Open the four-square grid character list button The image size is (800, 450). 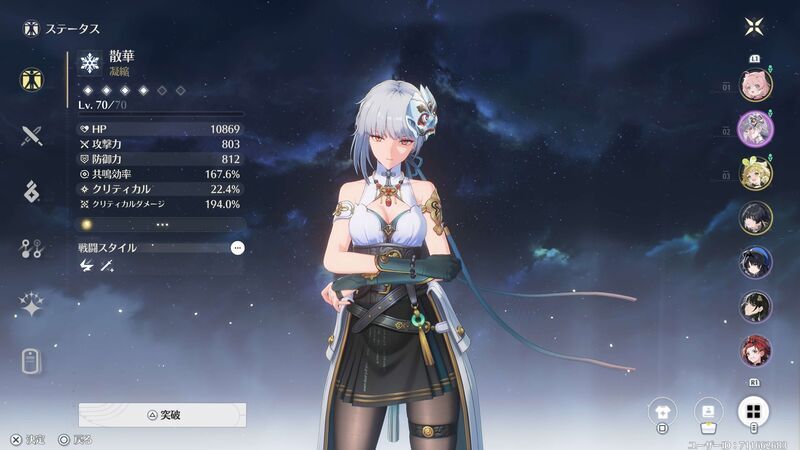pos(755,410)
